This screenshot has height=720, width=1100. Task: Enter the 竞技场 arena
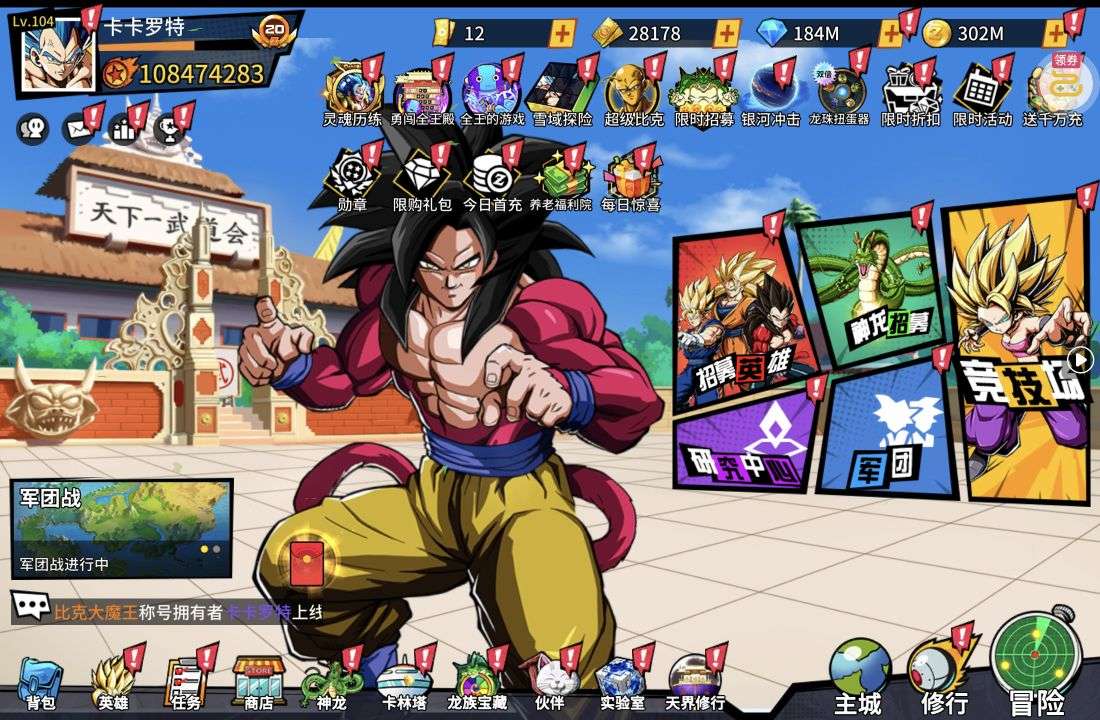pos(1020,350)
